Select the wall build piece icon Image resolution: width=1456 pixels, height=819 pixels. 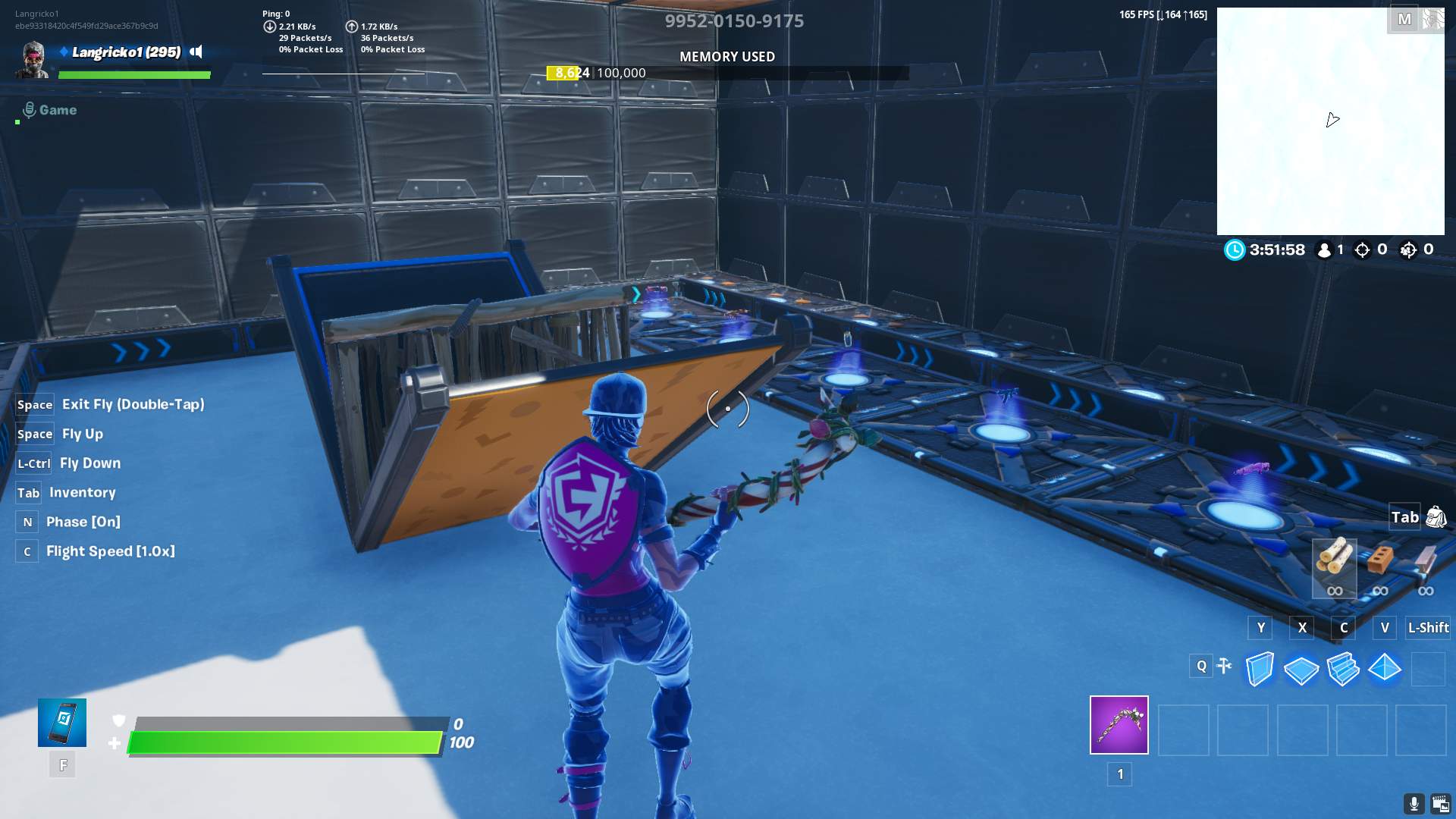click(1260, 667)
